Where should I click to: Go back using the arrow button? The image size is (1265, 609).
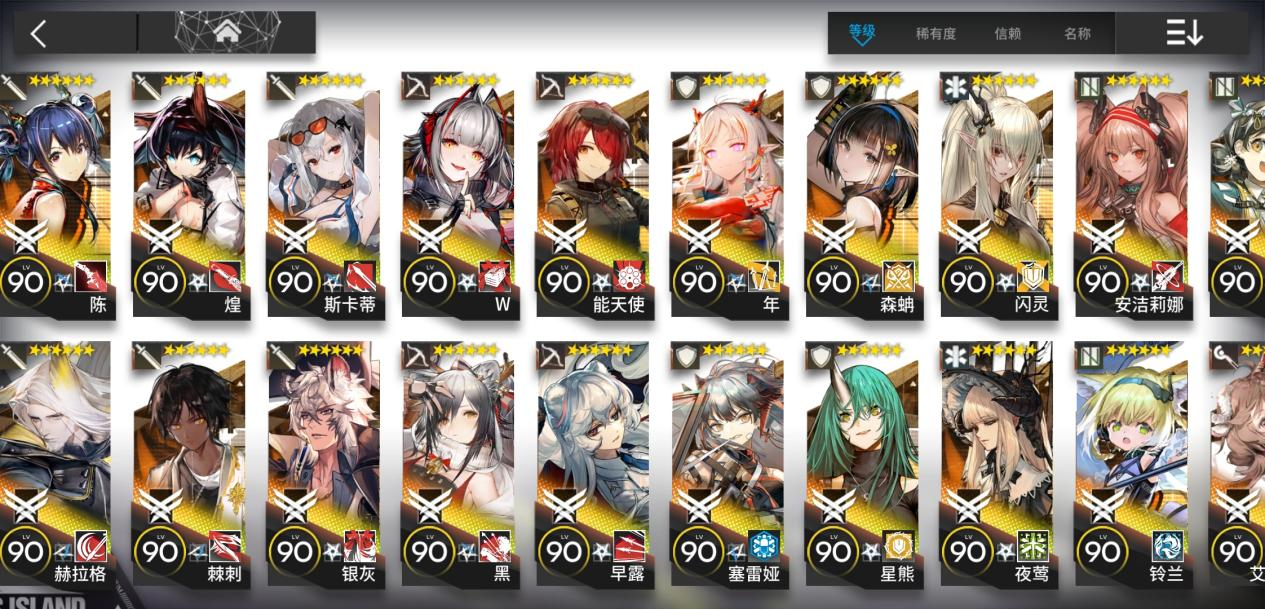[x=39, y=34]
